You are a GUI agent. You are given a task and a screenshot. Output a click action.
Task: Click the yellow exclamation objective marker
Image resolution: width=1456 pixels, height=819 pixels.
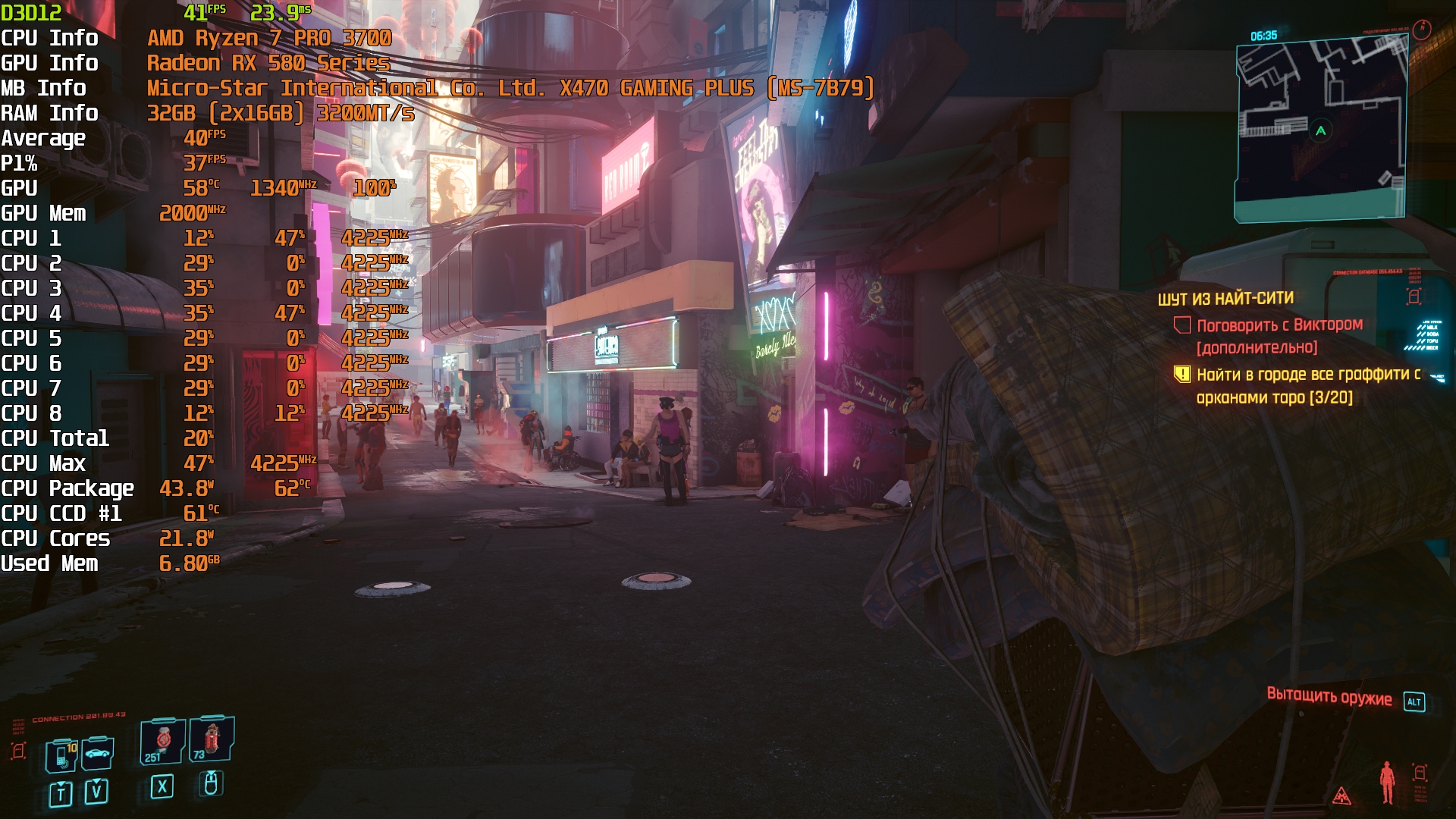coord(1181,374)
